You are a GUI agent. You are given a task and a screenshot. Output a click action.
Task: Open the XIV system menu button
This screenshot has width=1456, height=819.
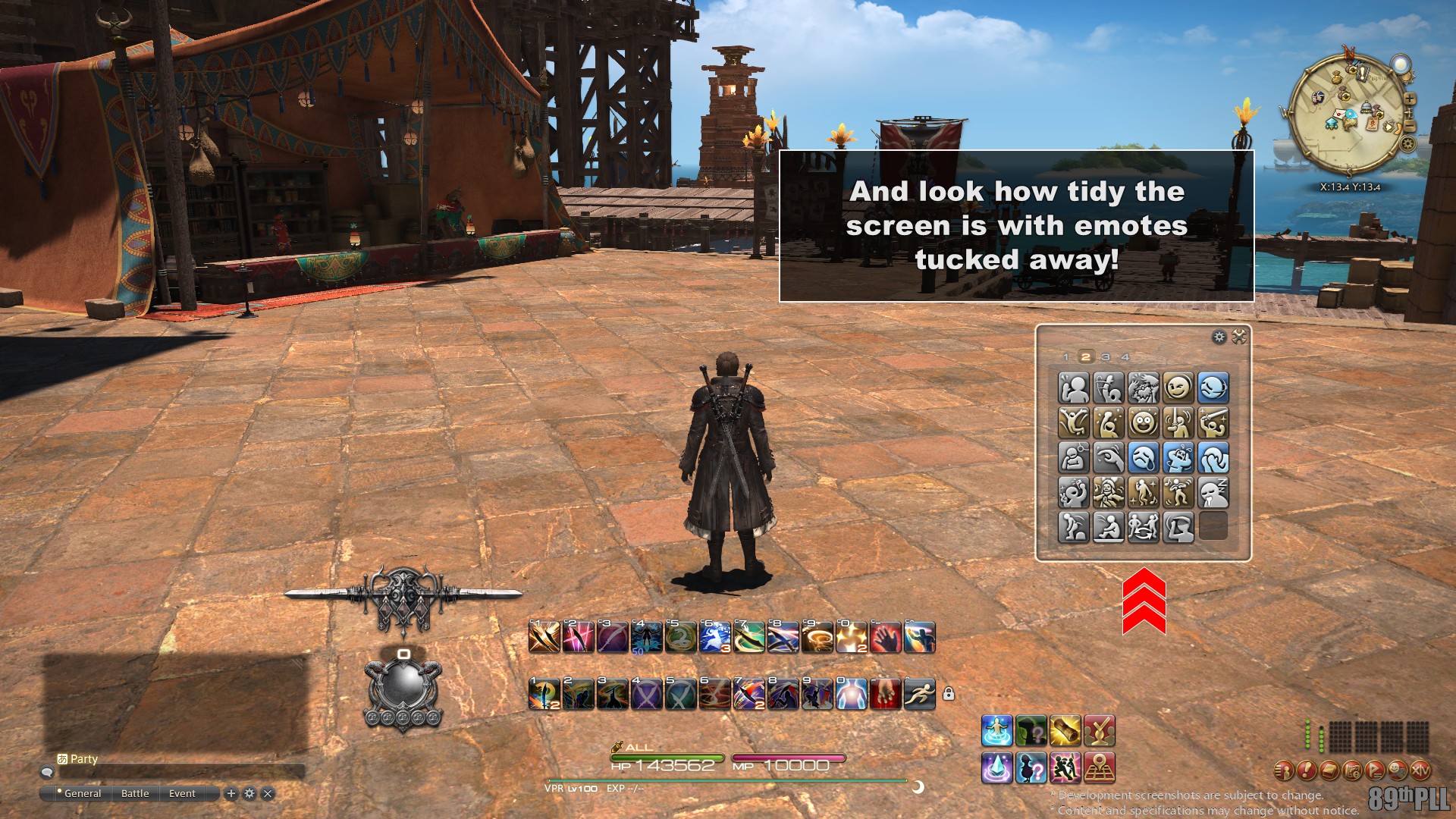pos(1420,771)
